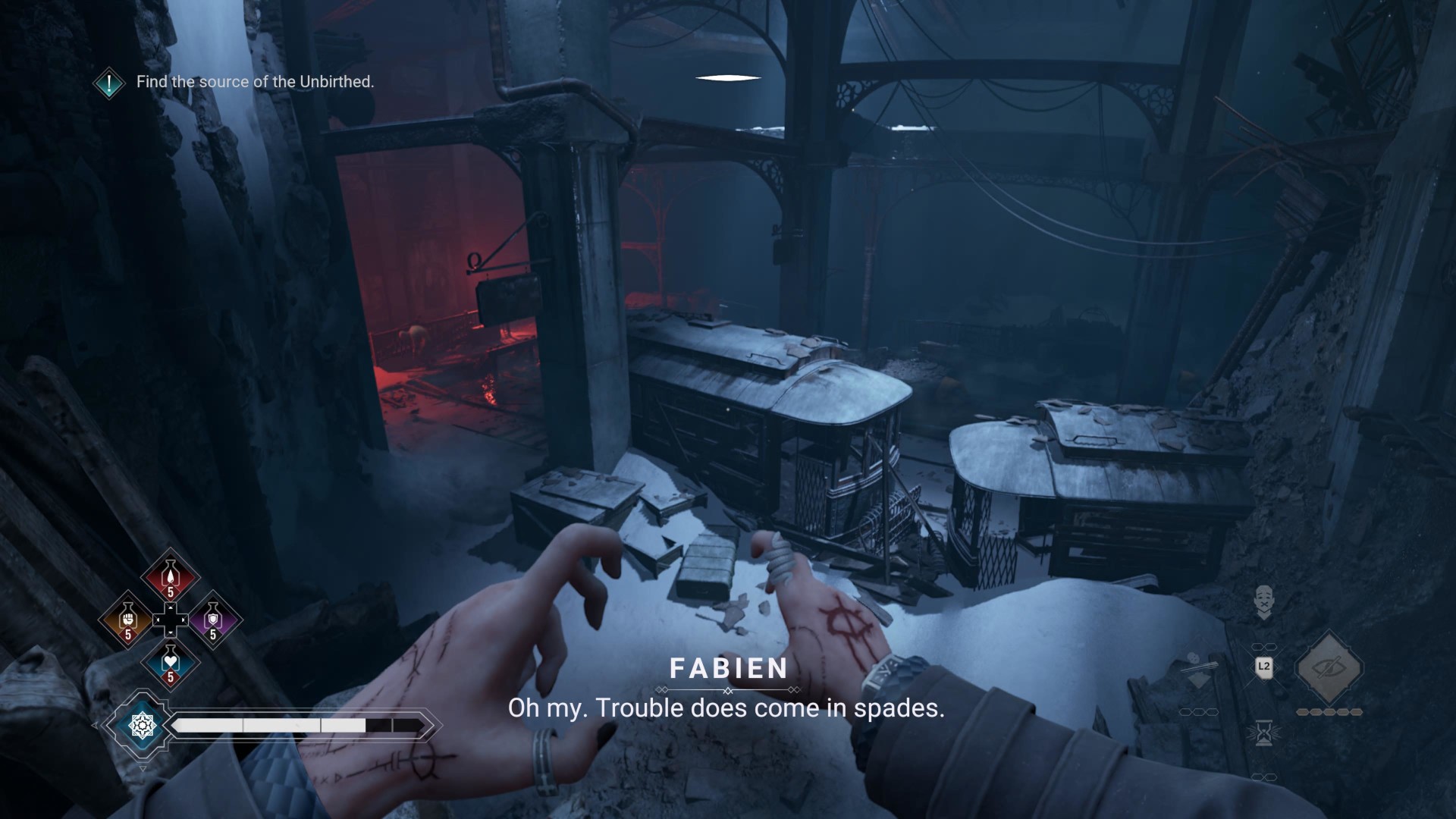Image resolution: width=1456 pixels, height=819 pixels.
Task: Use the orange fist elixir
Action: pyautogui.click(x=127, y=620)
